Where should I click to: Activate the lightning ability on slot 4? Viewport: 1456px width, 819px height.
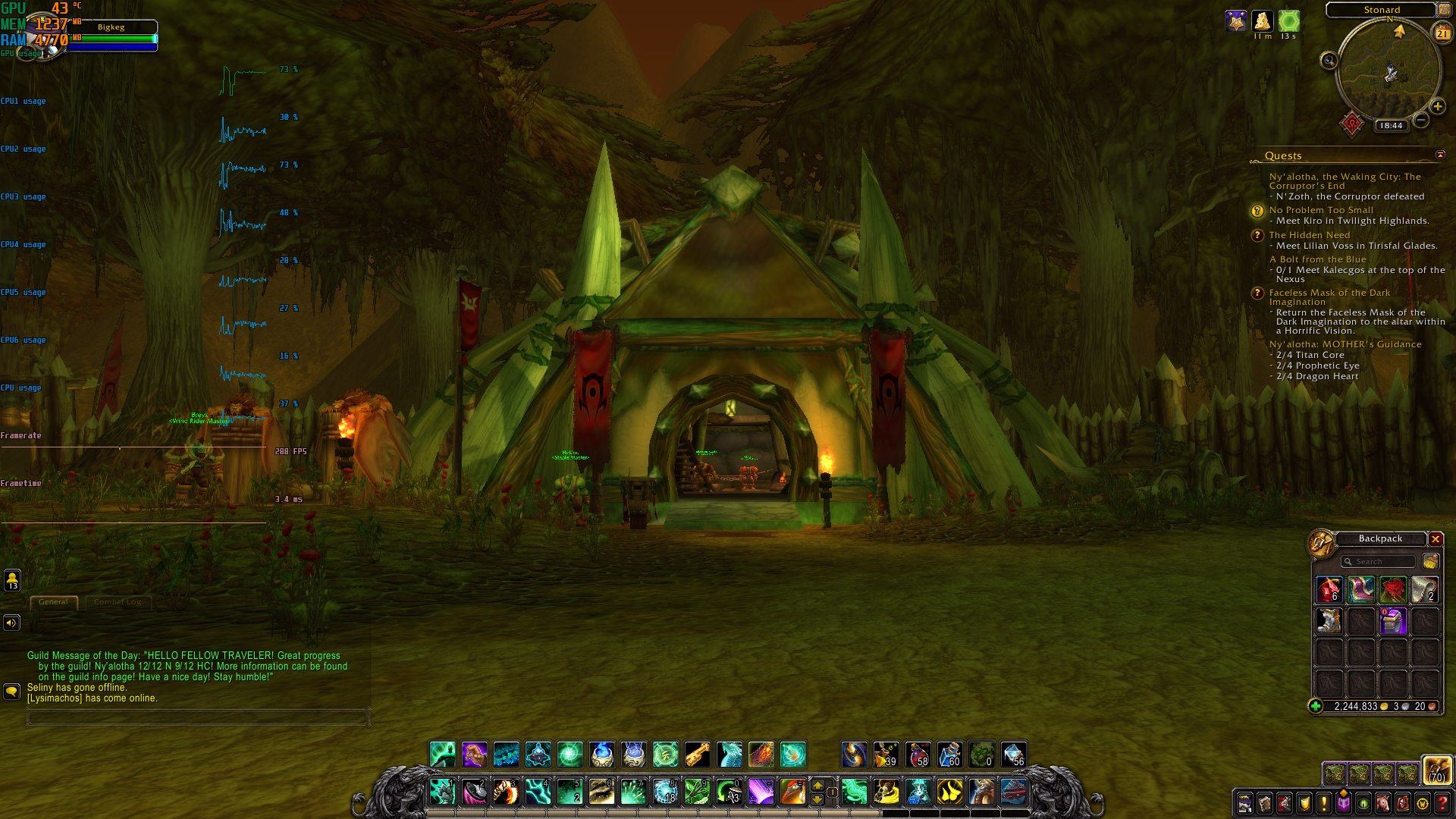pos(538,792)
